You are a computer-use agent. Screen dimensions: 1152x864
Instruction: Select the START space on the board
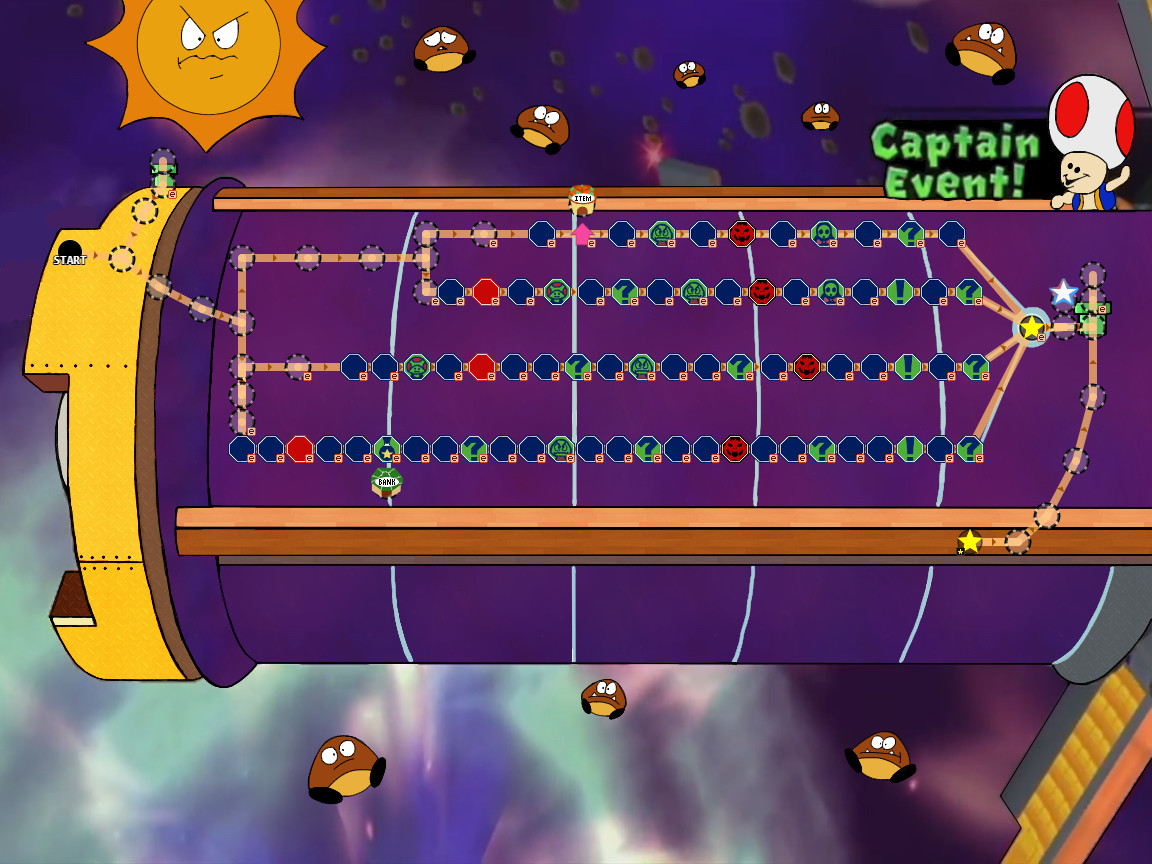[69, 253]
